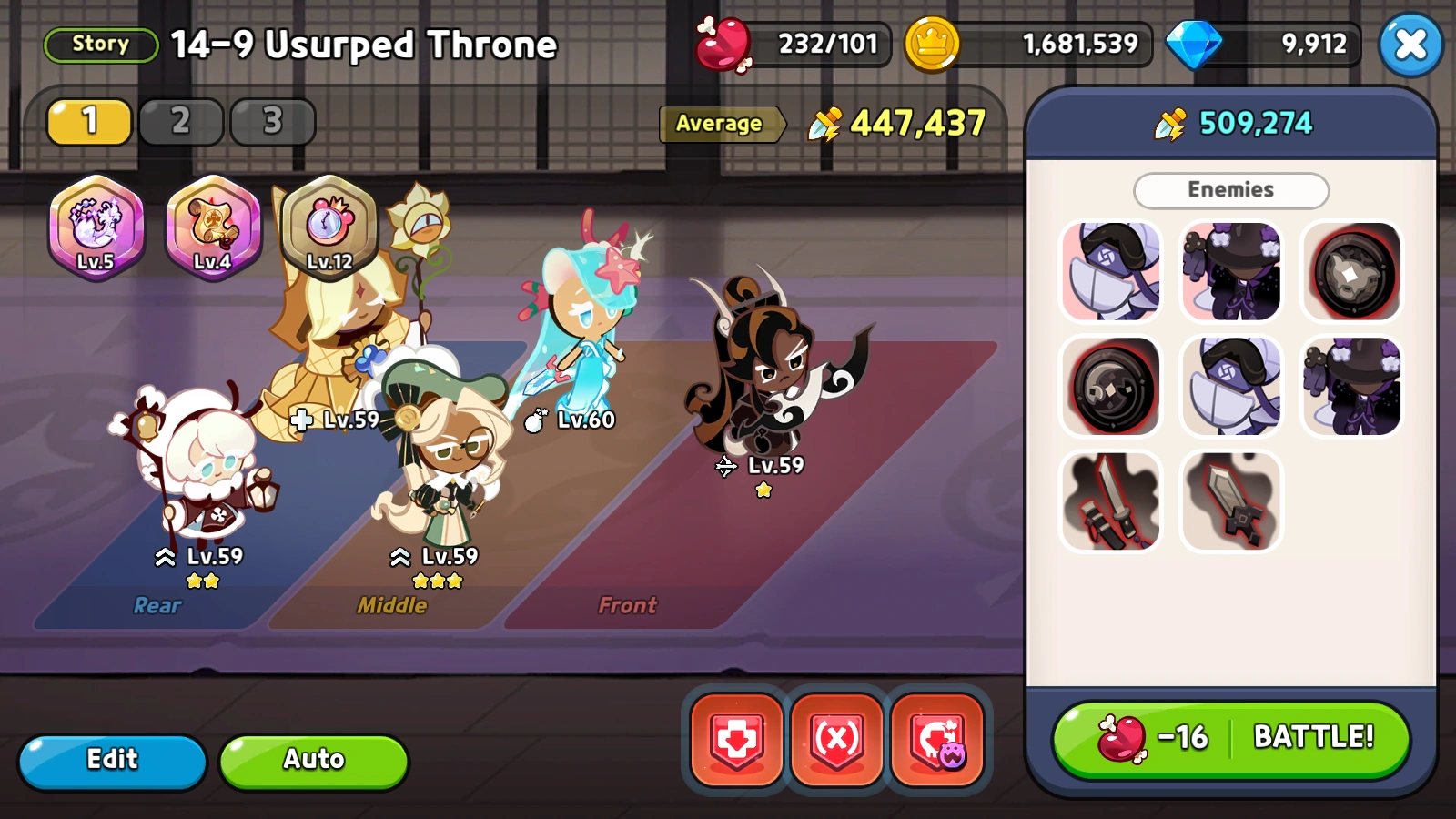
Task: Switch to team preset tab 3
Action: point(272,121)
